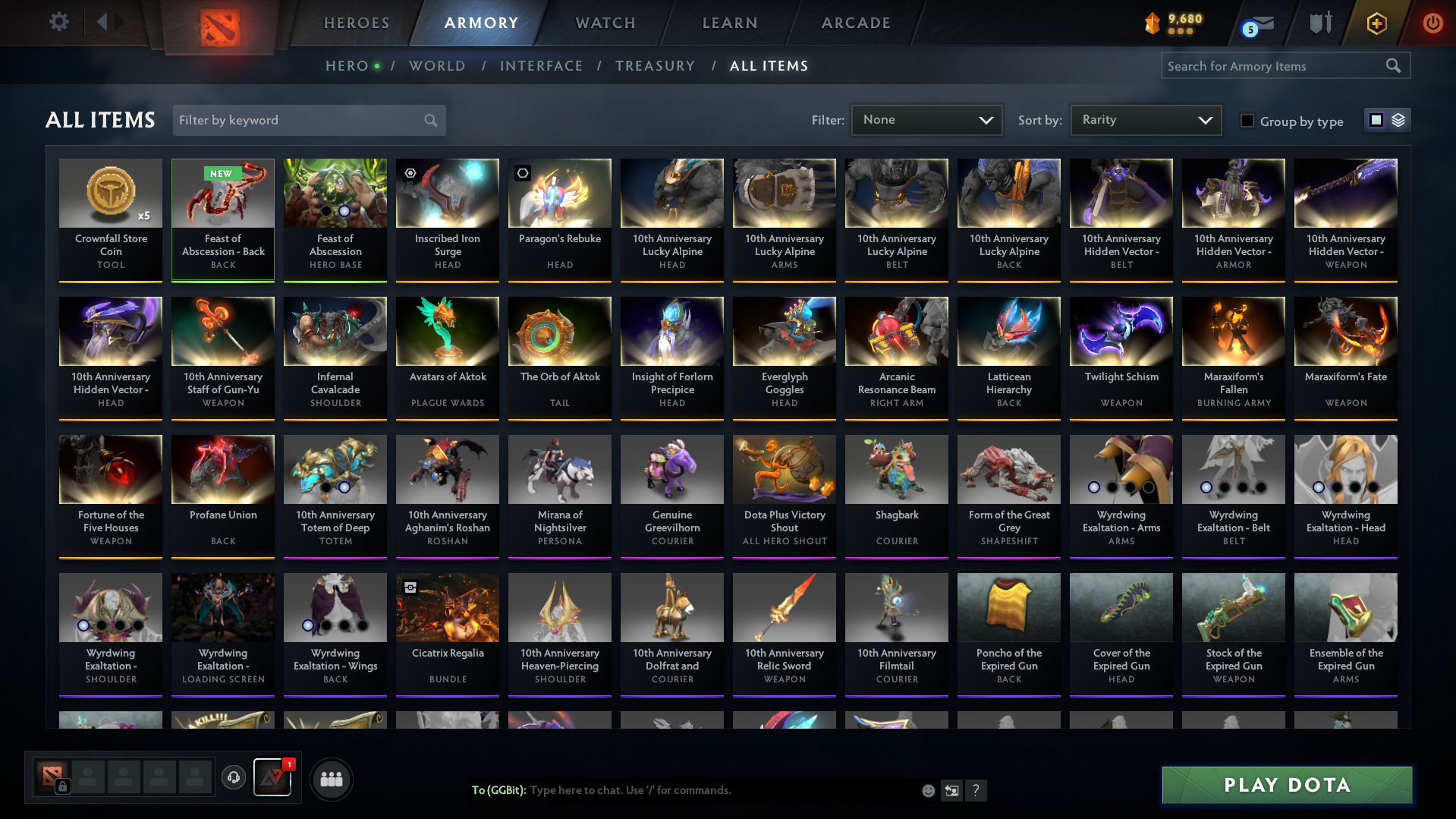Switch to stacked layers view mode
Image resolution: width=1456 pixels, height=819 pixels.
pyautogui.click(x=1398, y=119)
